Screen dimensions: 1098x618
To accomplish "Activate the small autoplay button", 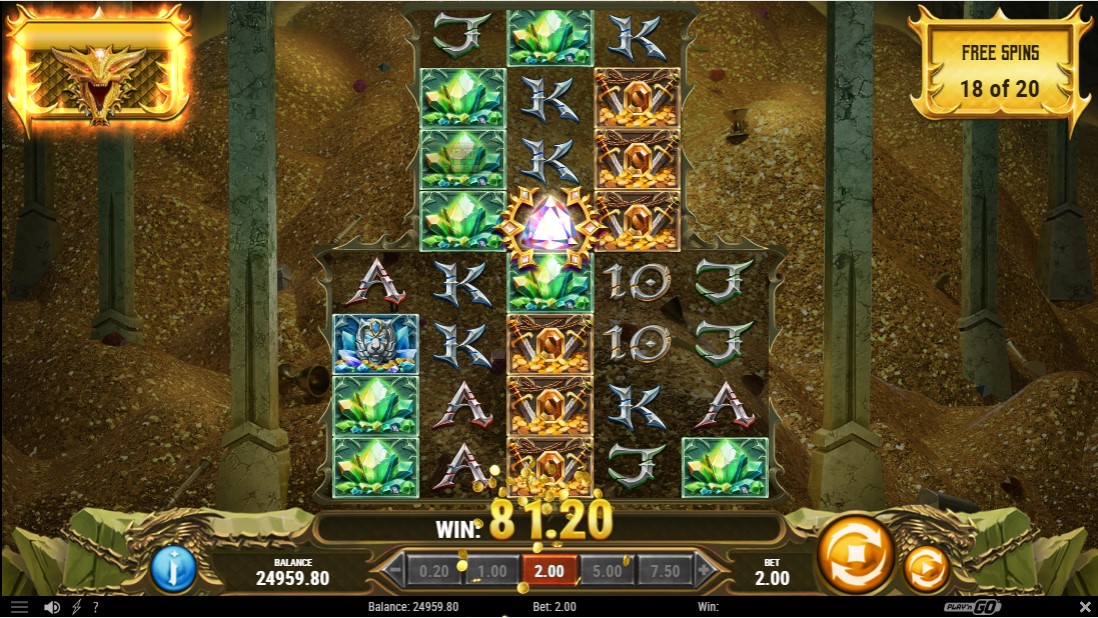I will point(926,569).
